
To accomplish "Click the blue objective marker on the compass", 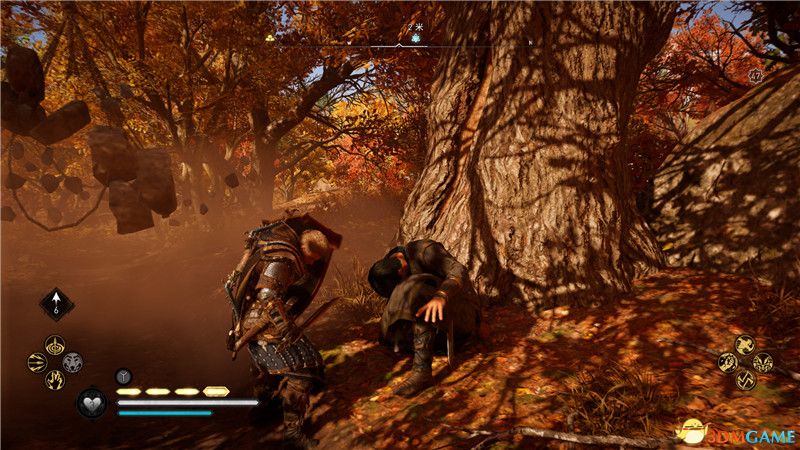I will 416,38.
